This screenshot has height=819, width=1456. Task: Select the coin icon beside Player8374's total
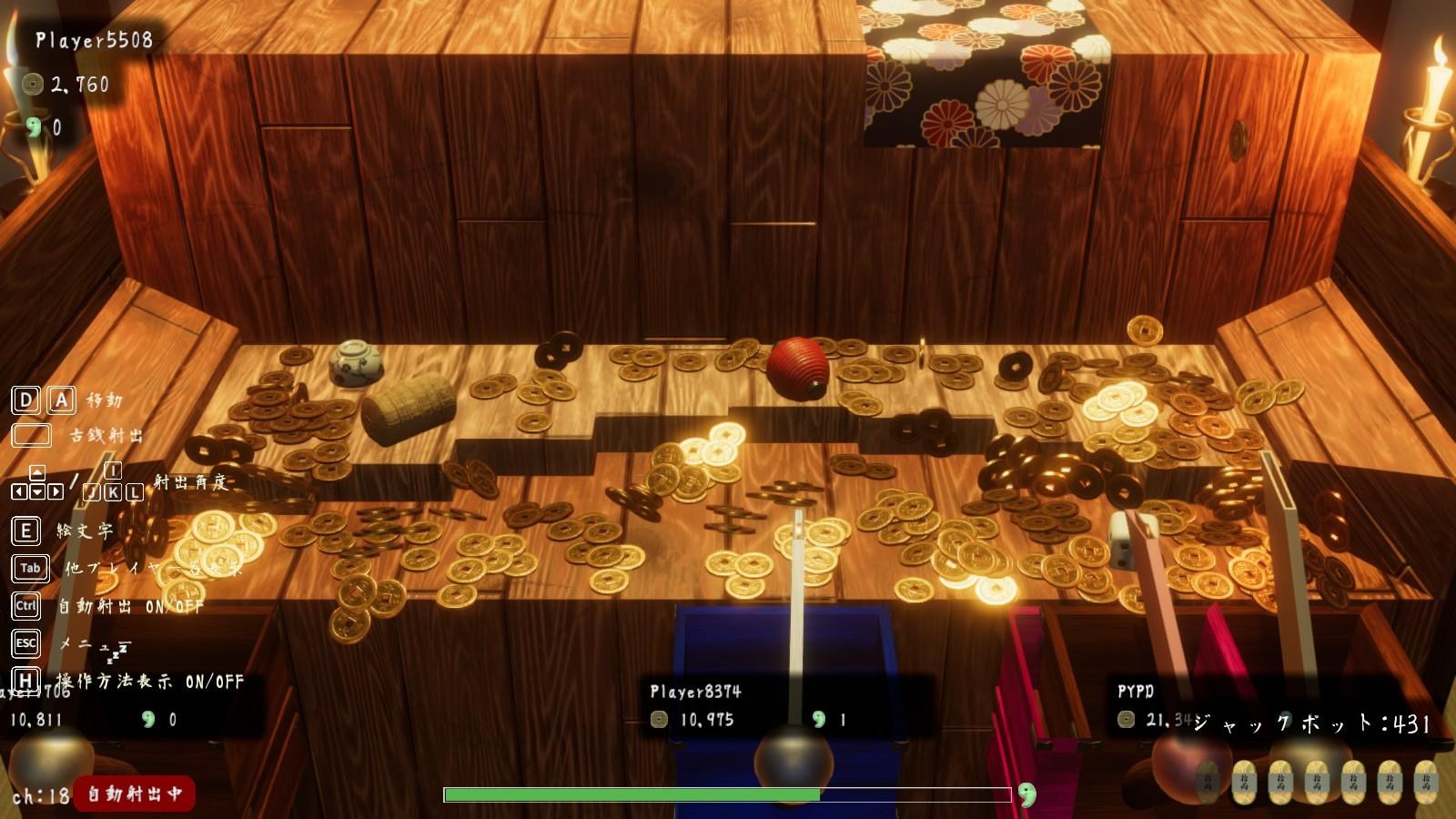pos(657,718)
